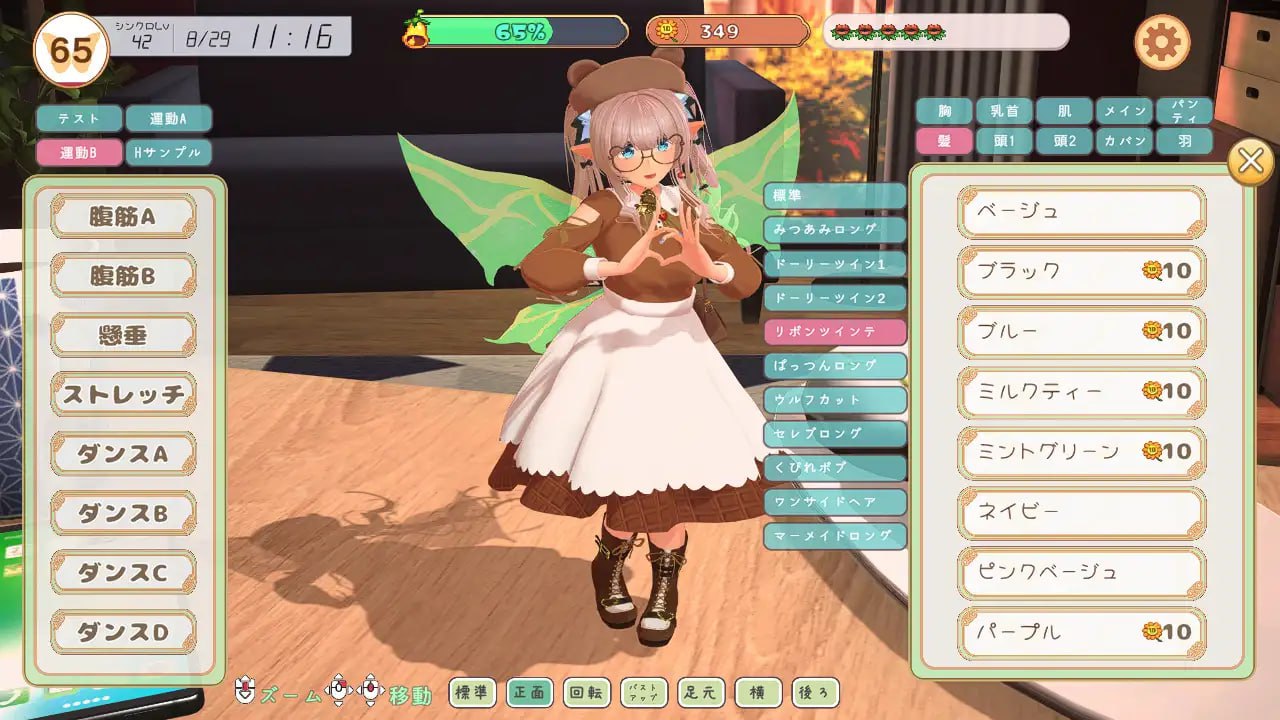Switch to the 羽 wings tab
Viewport: 1280px width, 720px height.
[x=1185, y=139]
